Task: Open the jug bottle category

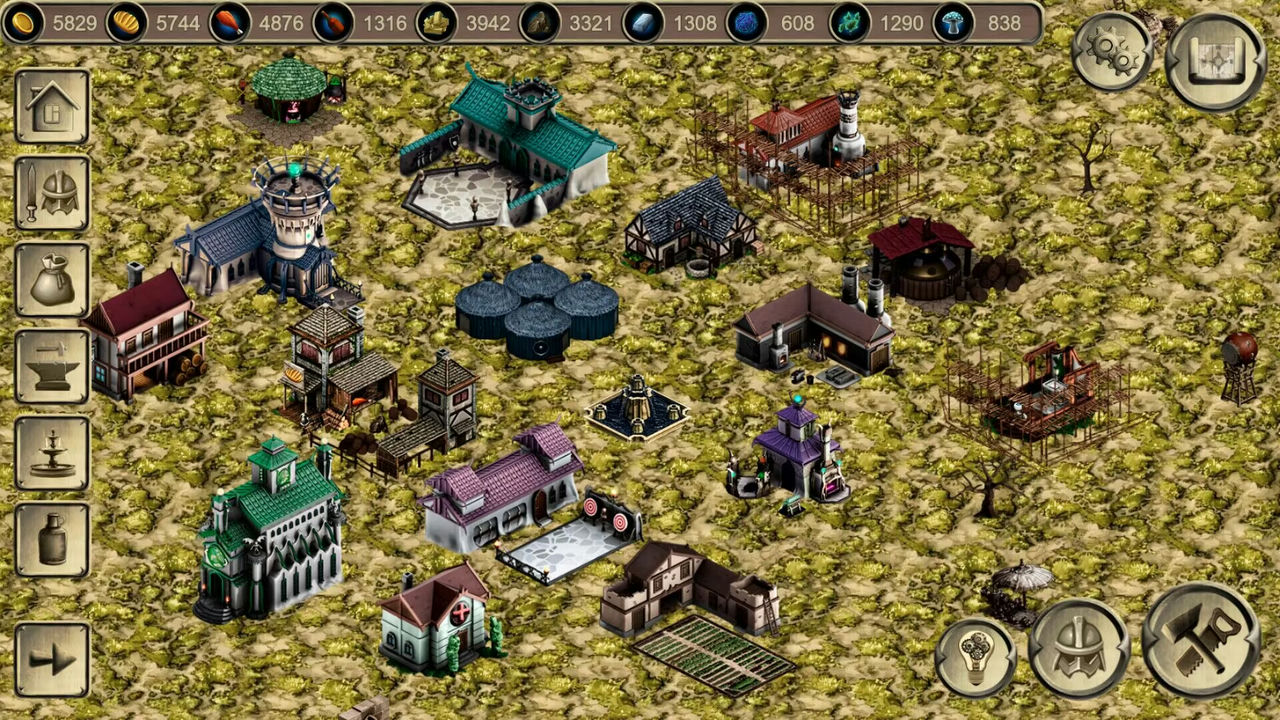Action: pyautogui.click(x=52, y=540)
